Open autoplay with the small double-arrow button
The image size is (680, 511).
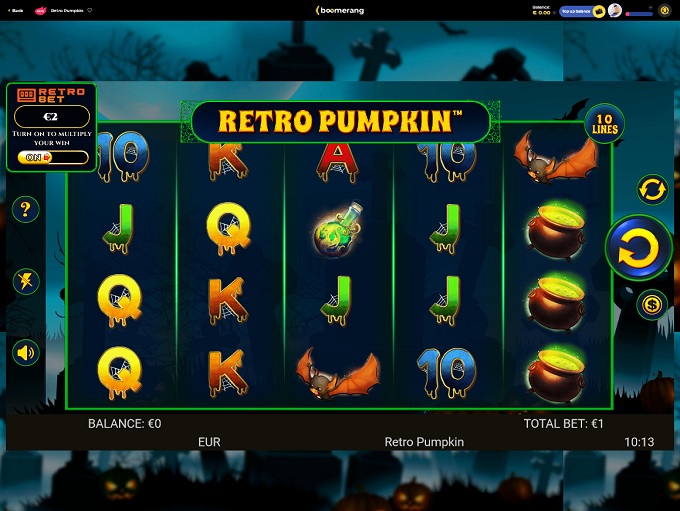[652, 188]
